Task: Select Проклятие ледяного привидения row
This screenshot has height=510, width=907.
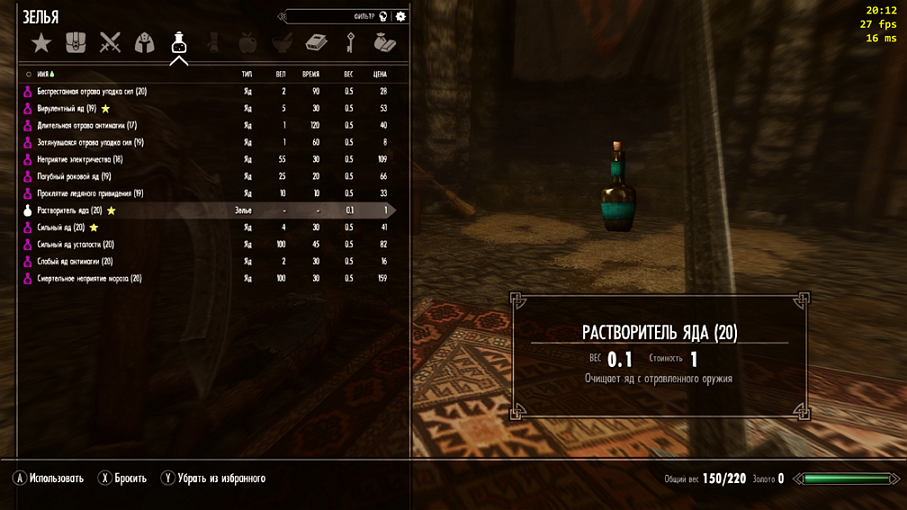Action: pyautogui.click(x=90, y=193)
